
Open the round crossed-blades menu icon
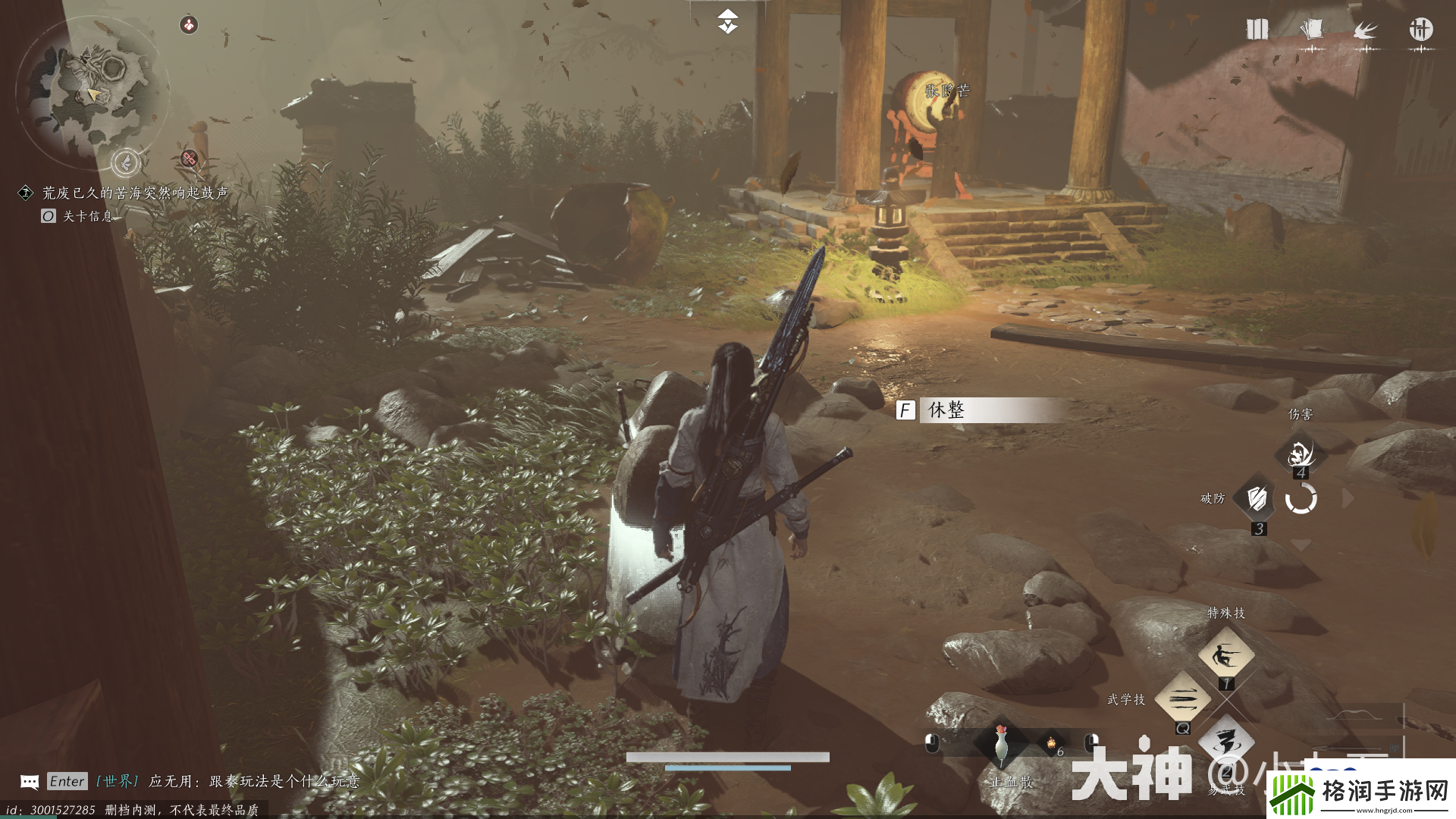[1420, 30]
